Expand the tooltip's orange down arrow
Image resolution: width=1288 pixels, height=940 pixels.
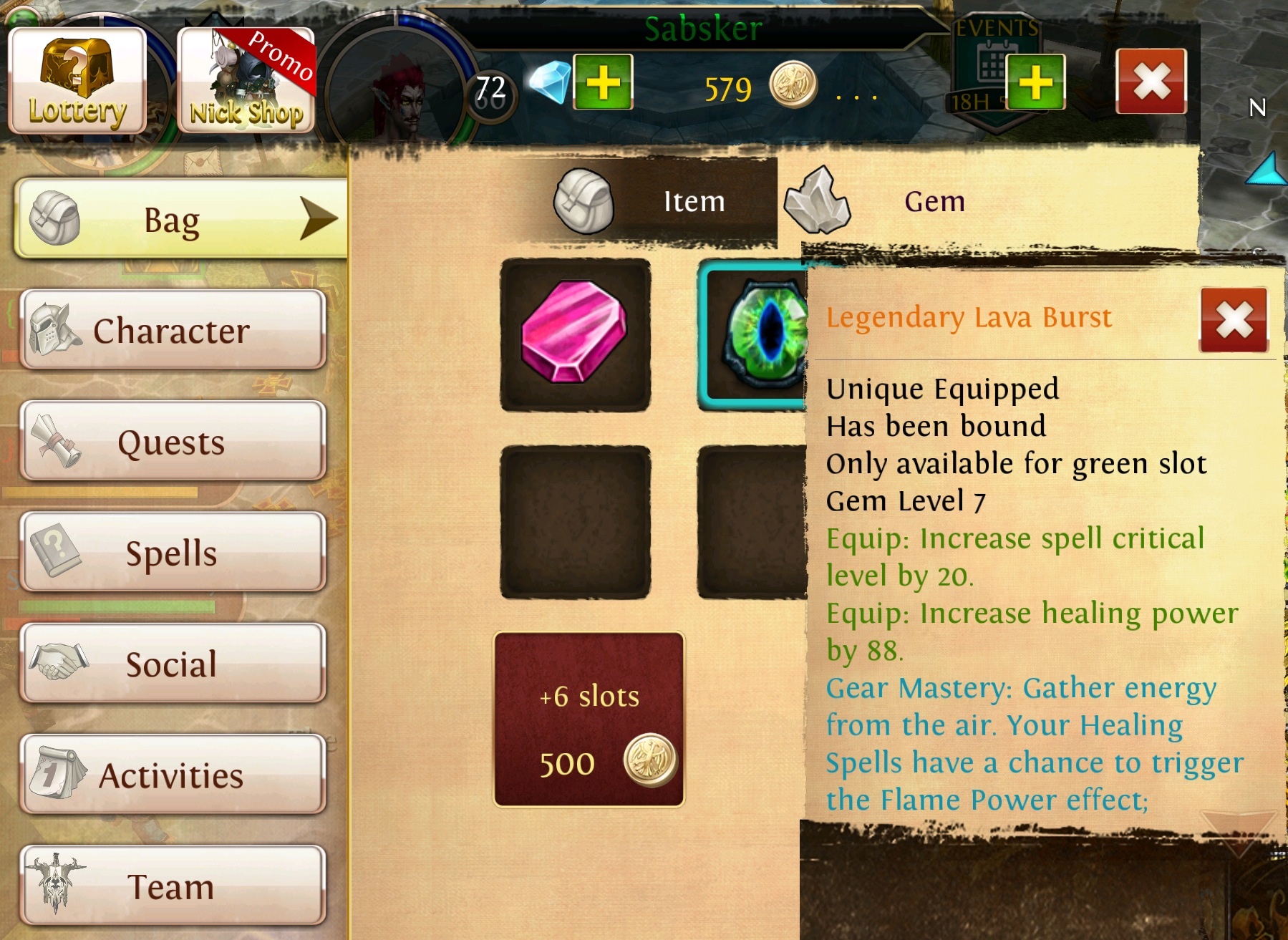(1238, 829)
